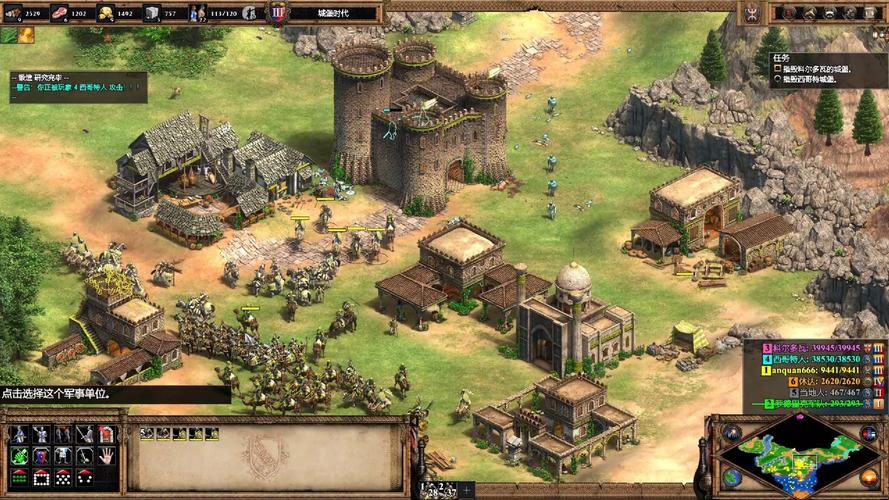The height and width of the screenshot is (500, 889).
Task: Select the first unit portrait in the selection panel
Action: tap(146, 432)
